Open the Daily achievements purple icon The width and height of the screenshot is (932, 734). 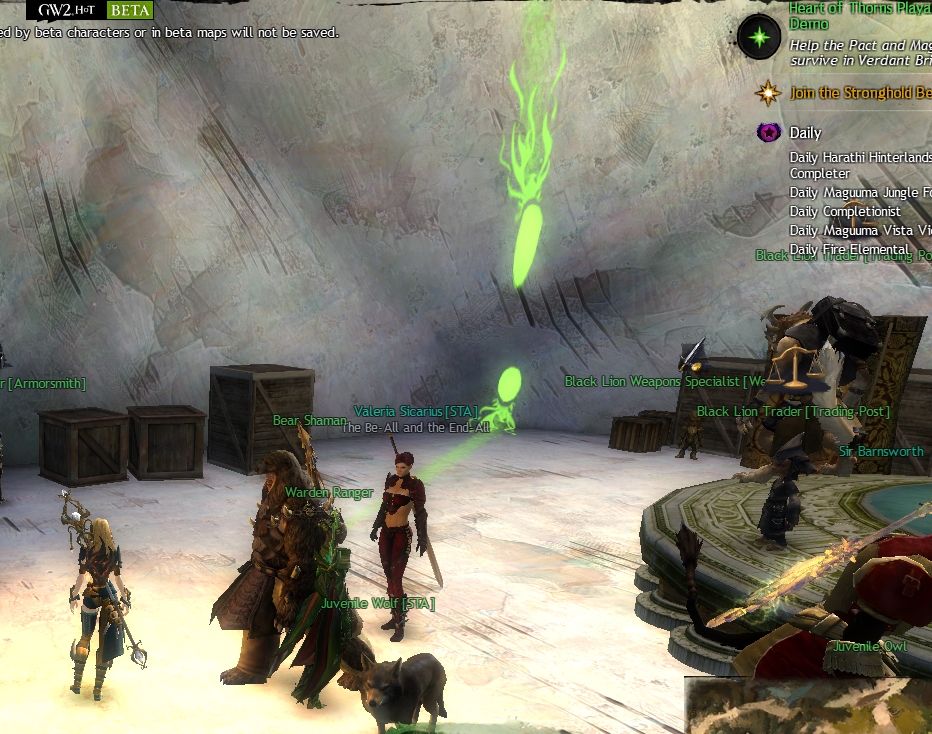click(768, 132)
